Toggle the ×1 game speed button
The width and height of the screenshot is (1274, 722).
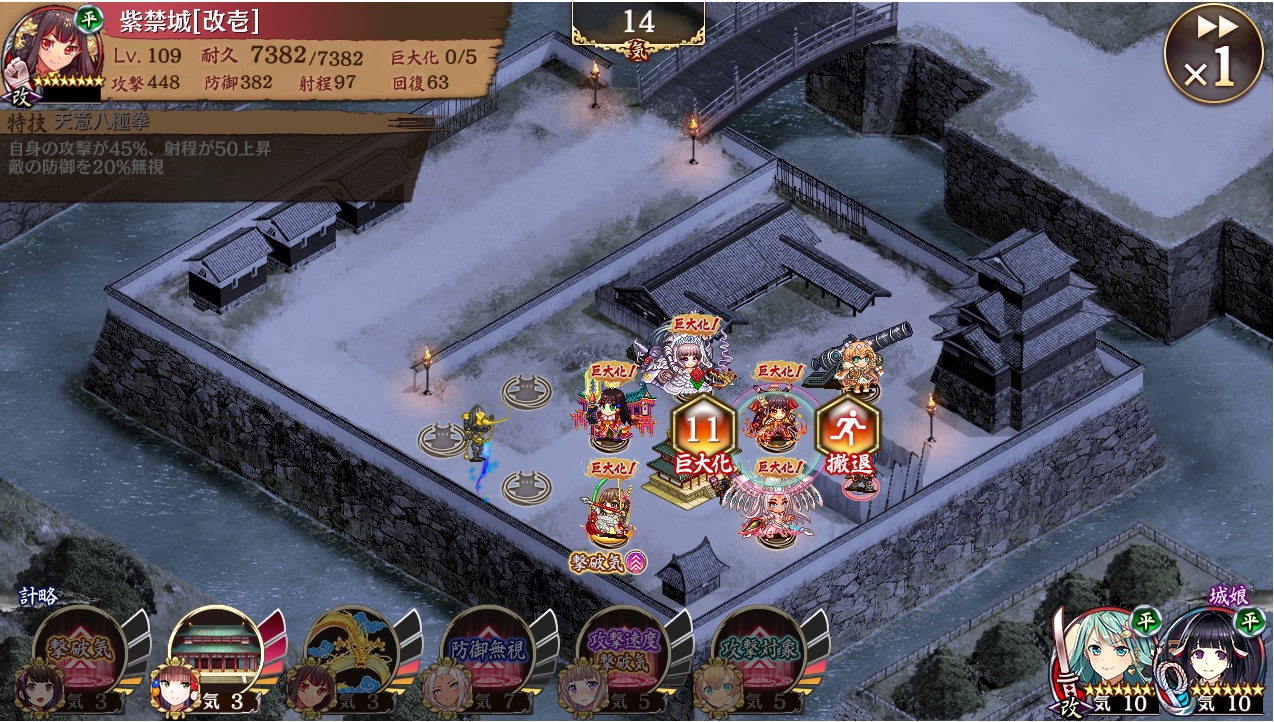pyautogui.click(x=1212, y=53)
